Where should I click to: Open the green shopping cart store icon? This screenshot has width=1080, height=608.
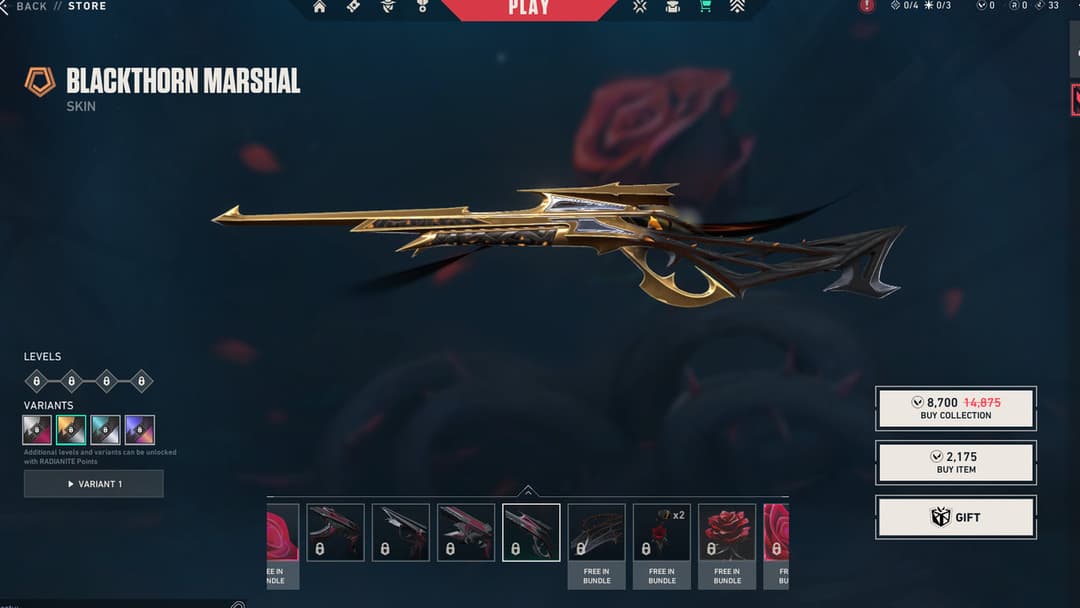tap(706, 7)
